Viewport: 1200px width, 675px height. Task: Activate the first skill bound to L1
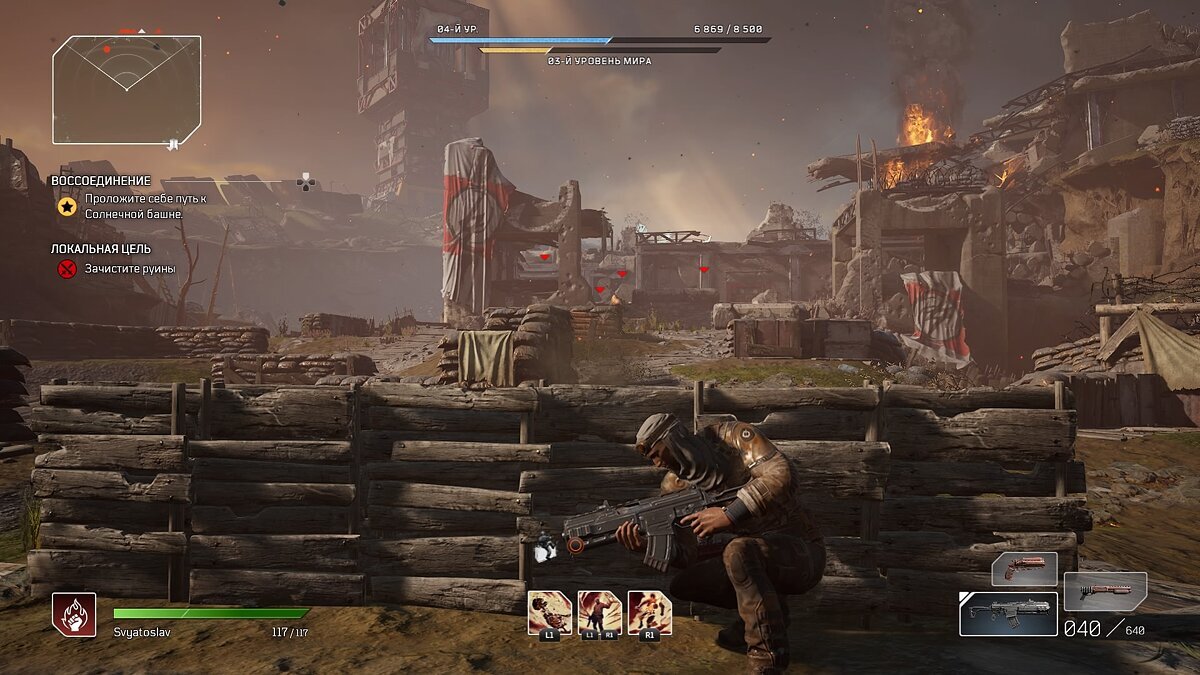coord(549,612)
